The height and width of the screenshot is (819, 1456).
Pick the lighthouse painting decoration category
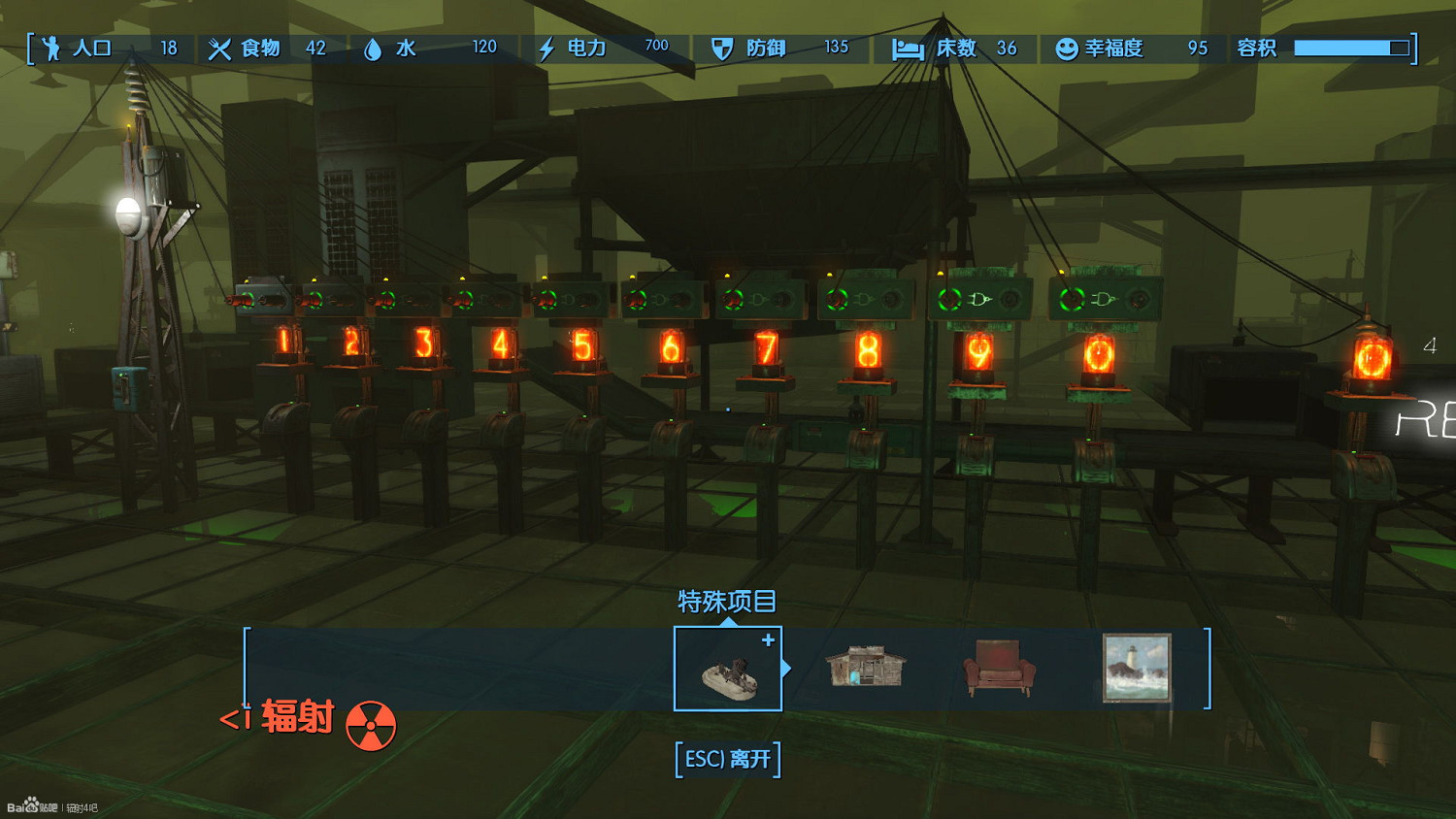pyautogui.click(x=1137, y=668)
